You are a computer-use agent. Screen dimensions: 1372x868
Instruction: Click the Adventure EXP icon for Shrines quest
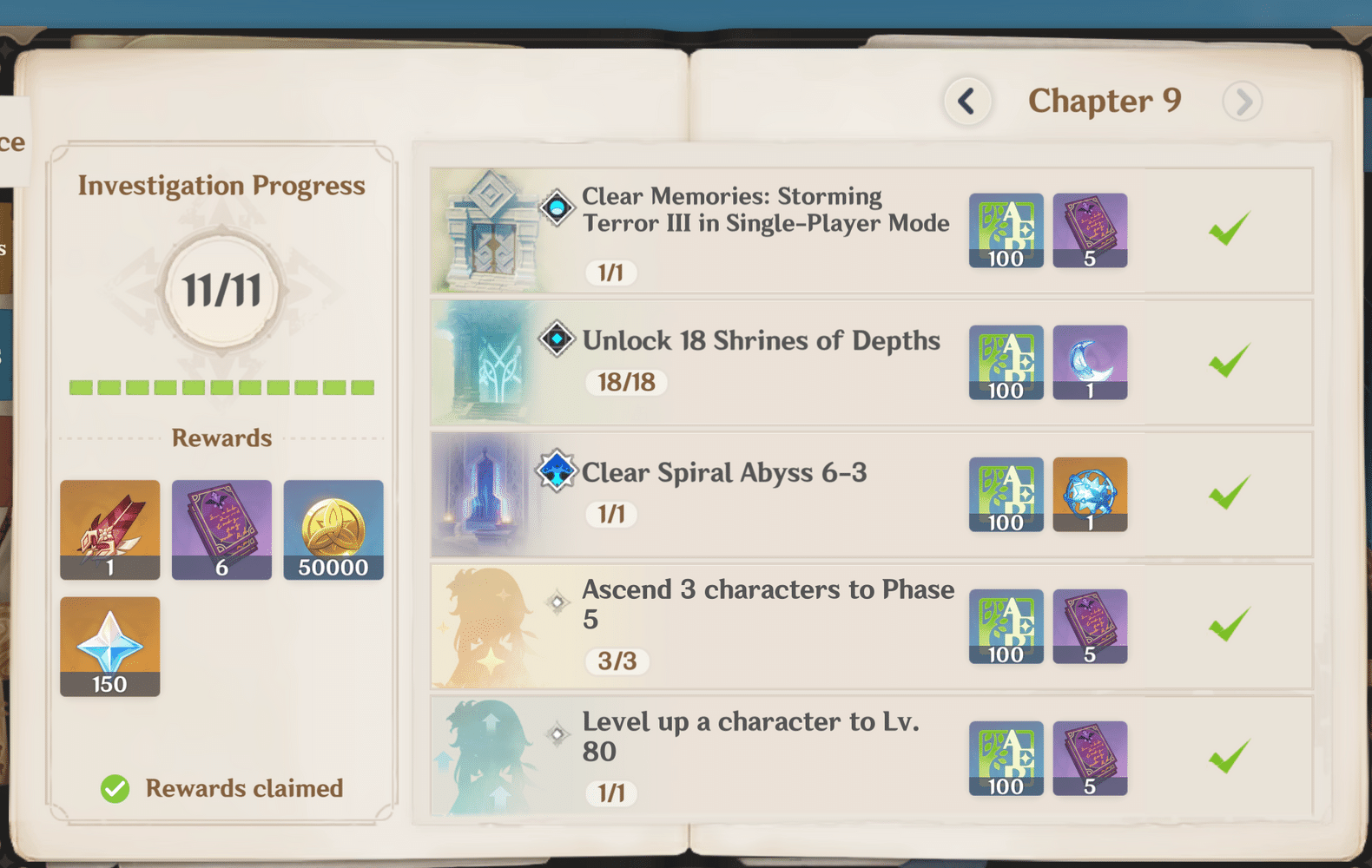(x=1006, y=363)
